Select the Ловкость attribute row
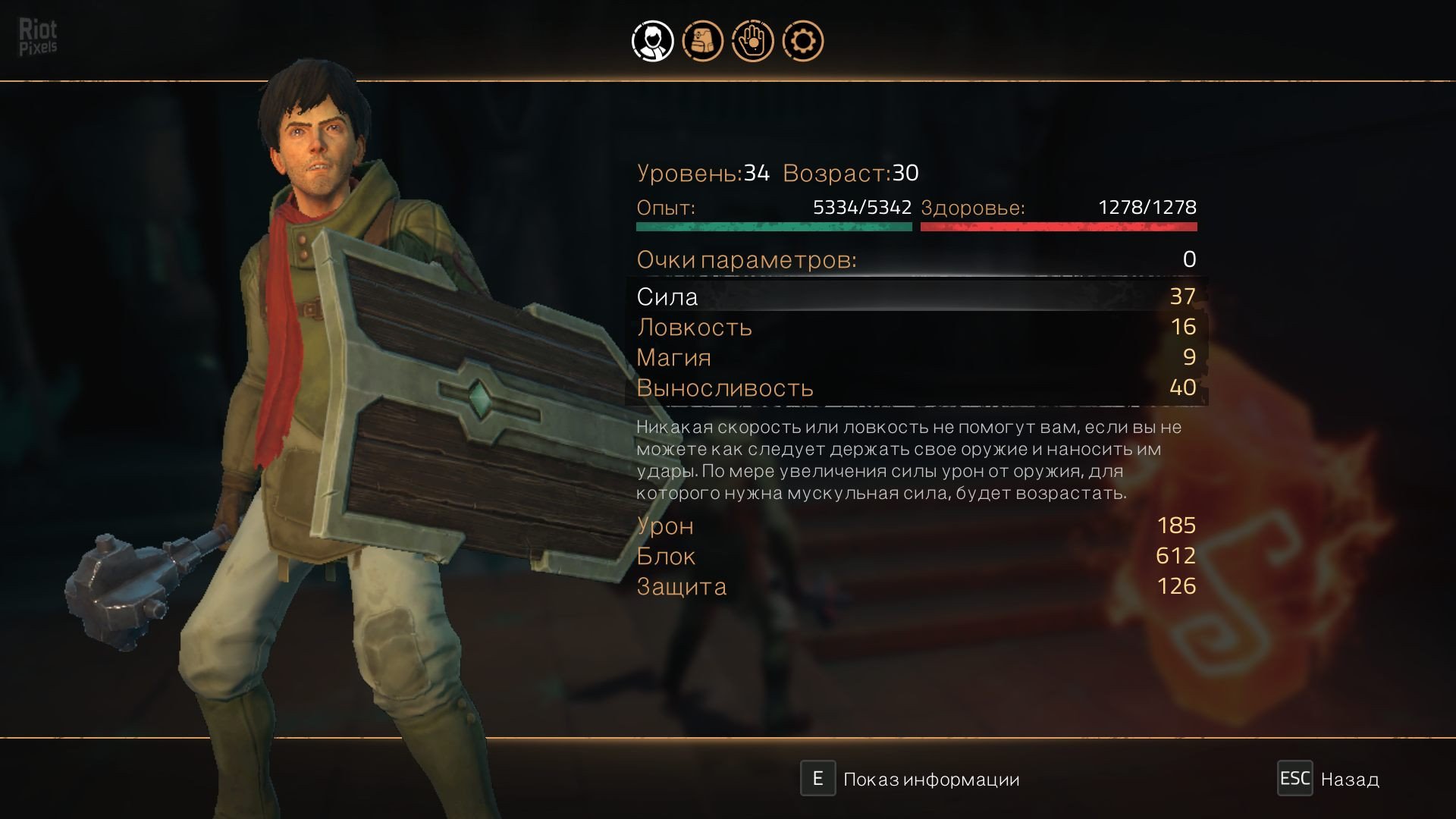This screenshot has height=819, width=1456. click(x=916, y=327)
